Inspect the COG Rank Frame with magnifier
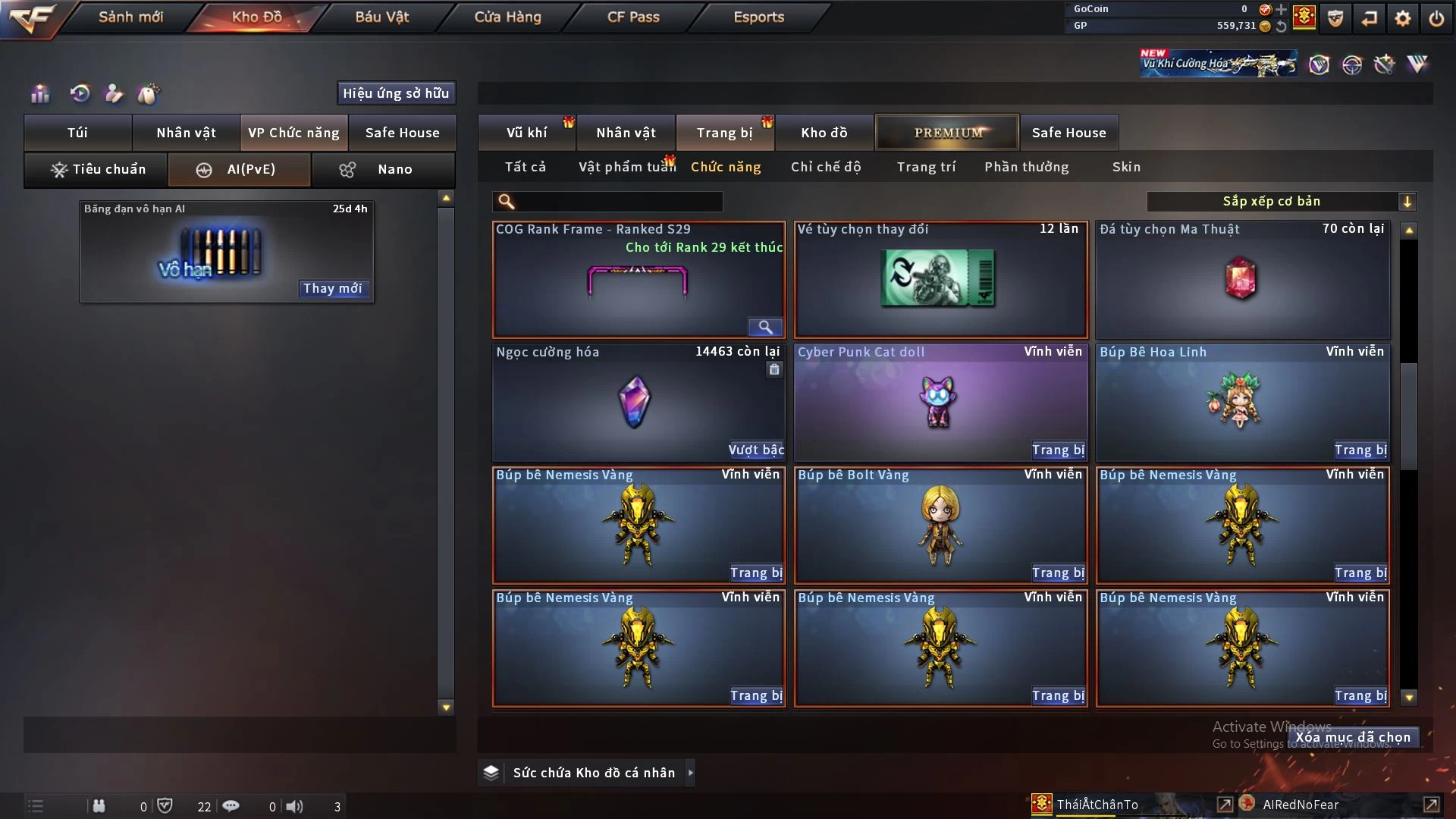 pyautogui.click(x=765, y=327)
